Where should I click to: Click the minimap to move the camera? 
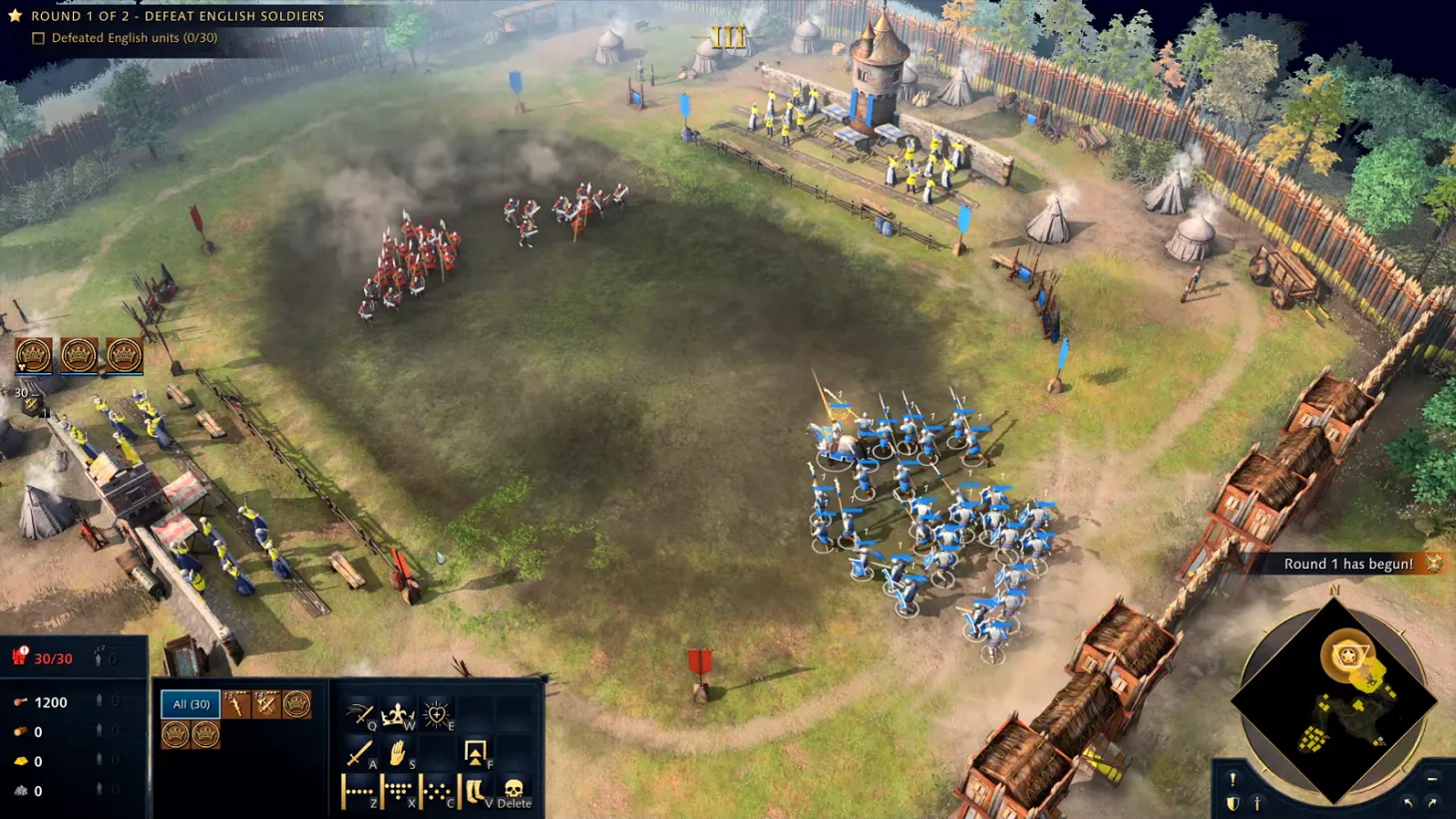(x=1341, y=698)
